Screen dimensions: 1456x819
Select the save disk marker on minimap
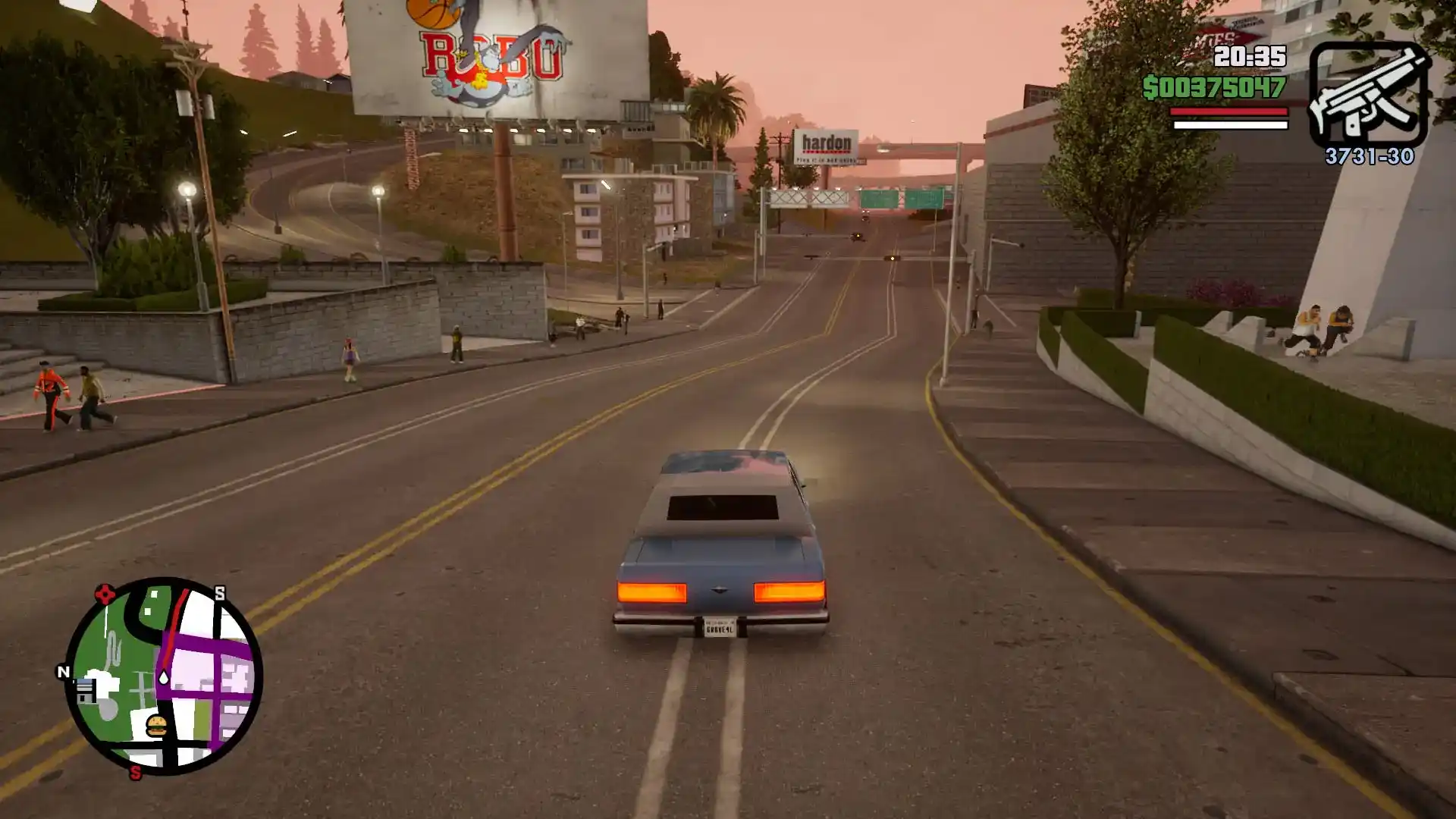tap(84, 691)
